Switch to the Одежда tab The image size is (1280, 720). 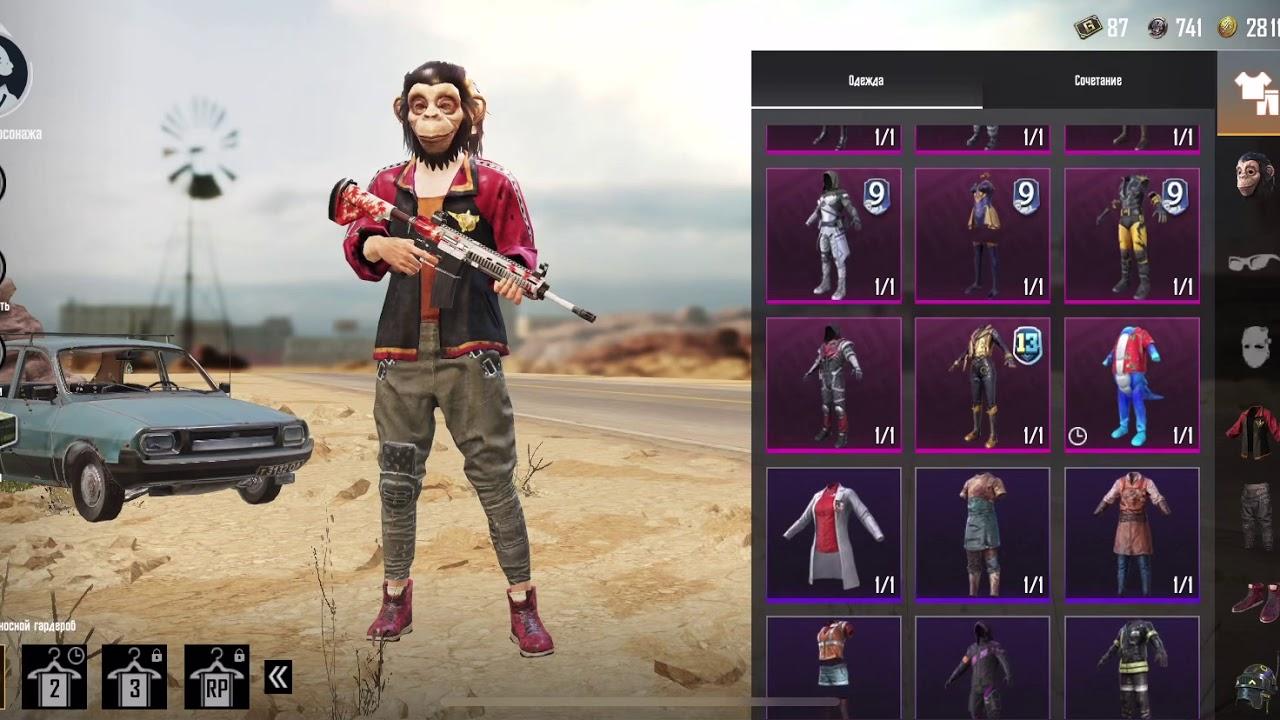coord(866,81)
